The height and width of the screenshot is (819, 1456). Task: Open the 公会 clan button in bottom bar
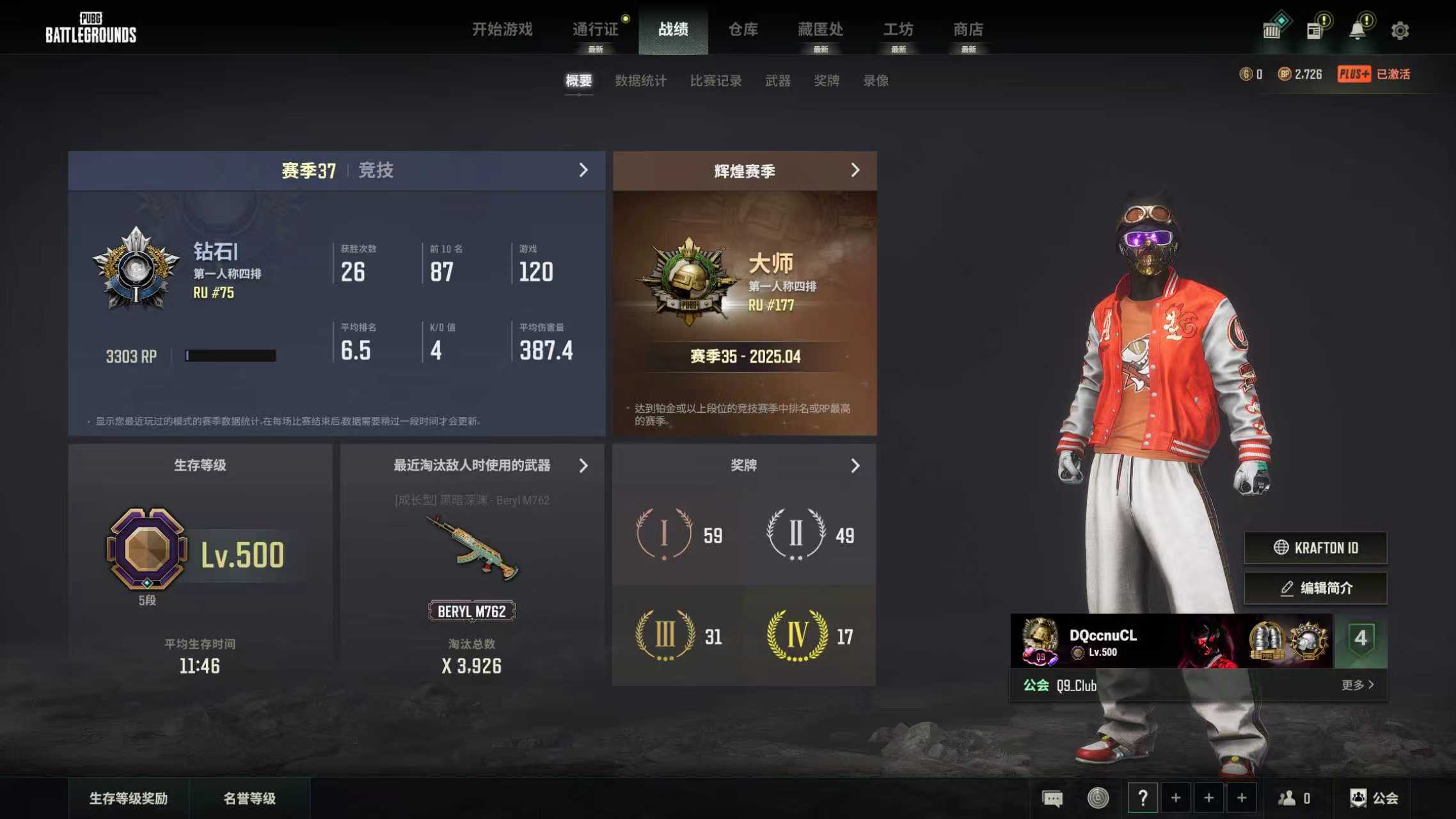point(1375,799)
